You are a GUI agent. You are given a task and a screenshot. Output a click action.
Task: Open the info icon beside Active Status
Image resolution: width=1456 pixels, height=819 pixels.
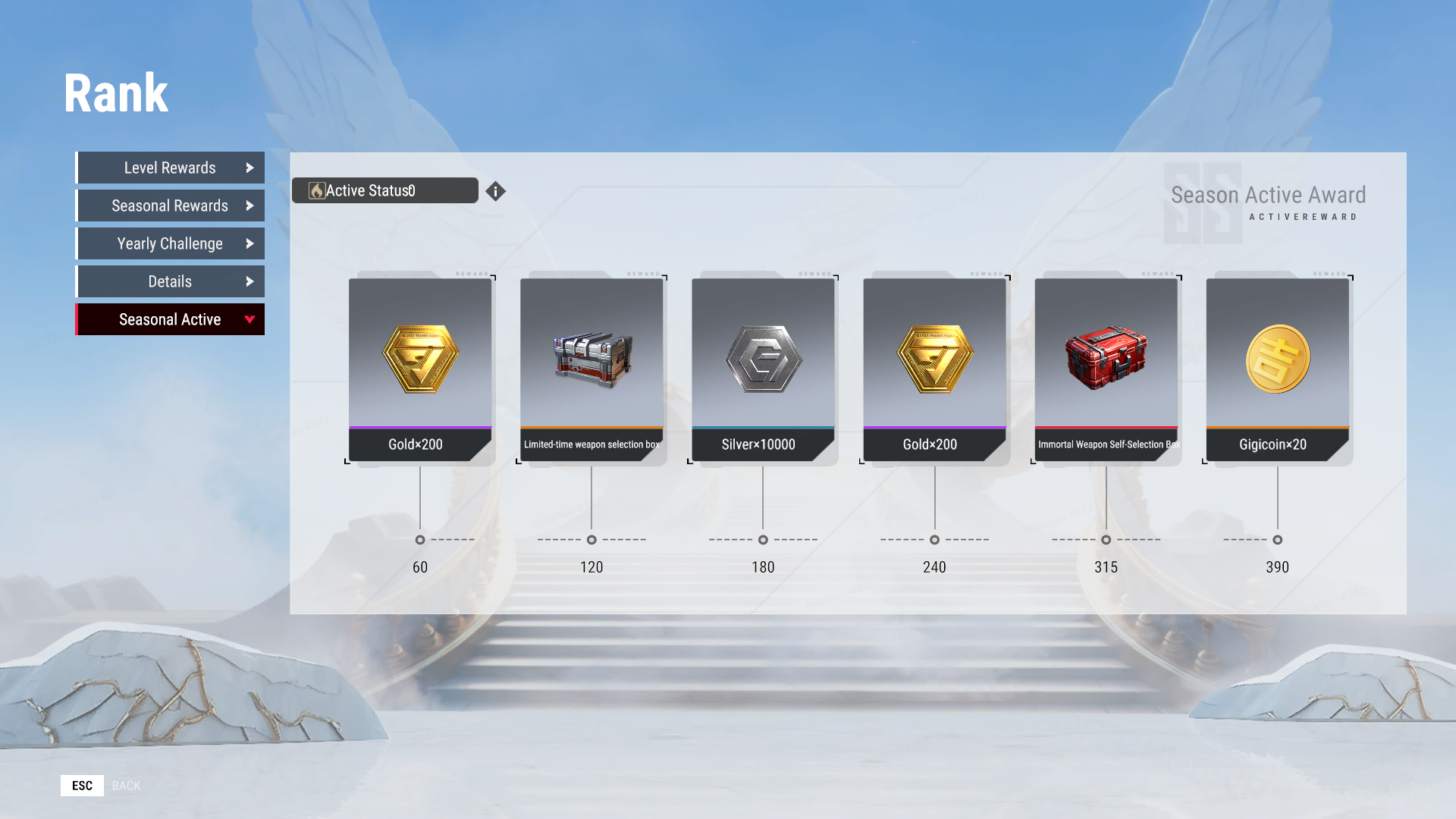[x=496, y=191]
